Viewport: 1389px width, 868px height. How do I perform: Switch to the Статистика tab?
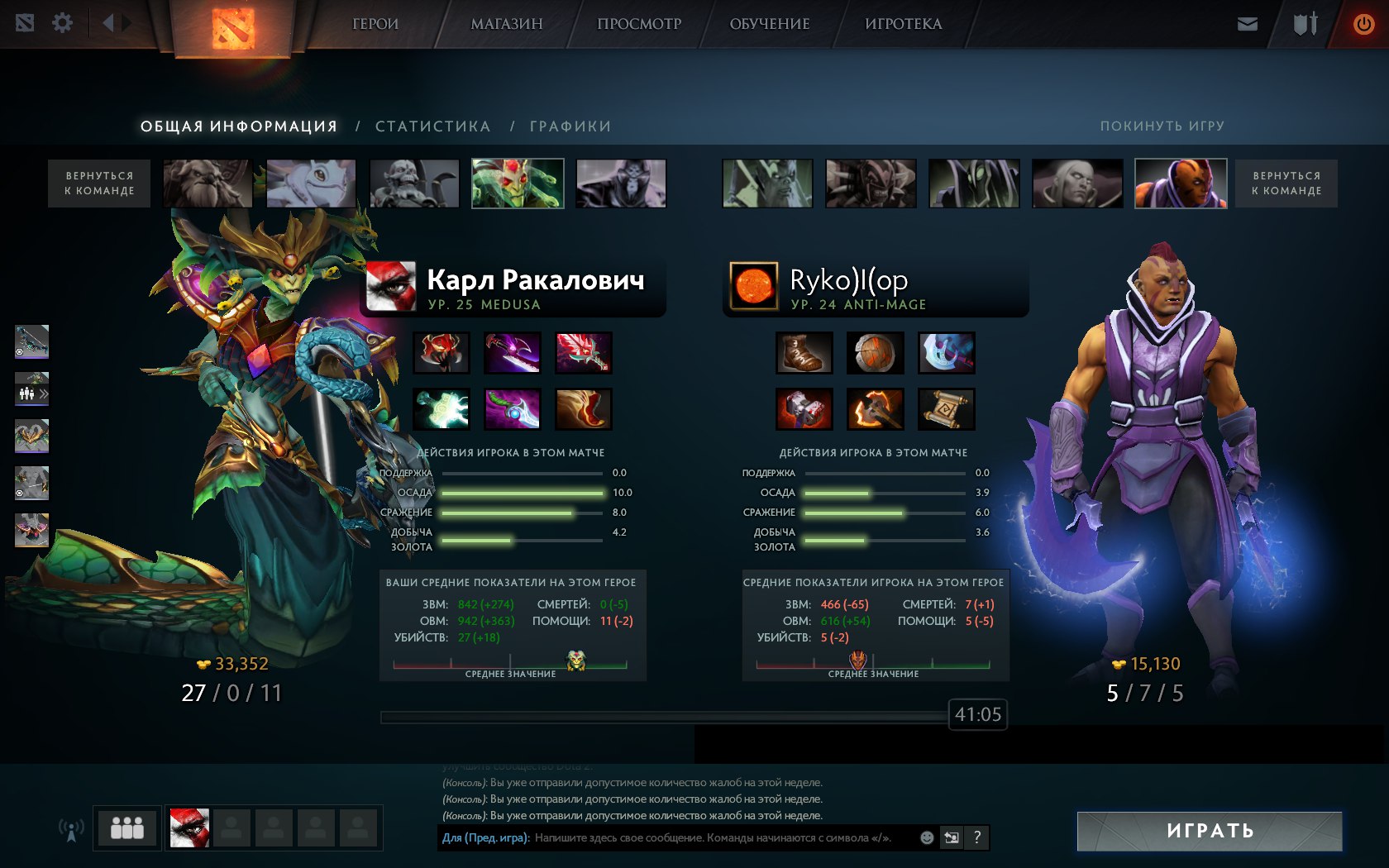432,126
